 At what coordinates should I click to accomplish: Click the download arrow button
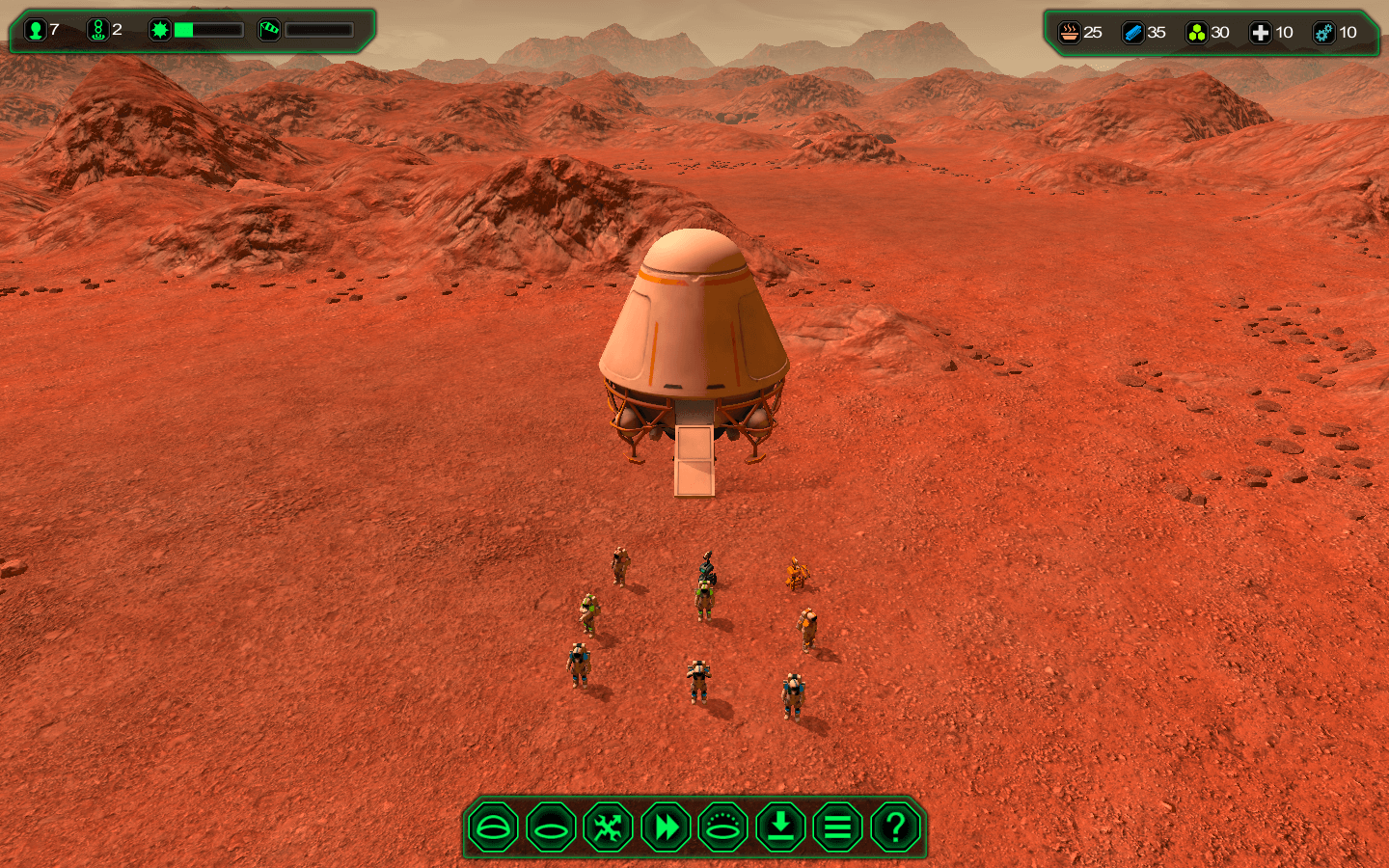(780, 827)
